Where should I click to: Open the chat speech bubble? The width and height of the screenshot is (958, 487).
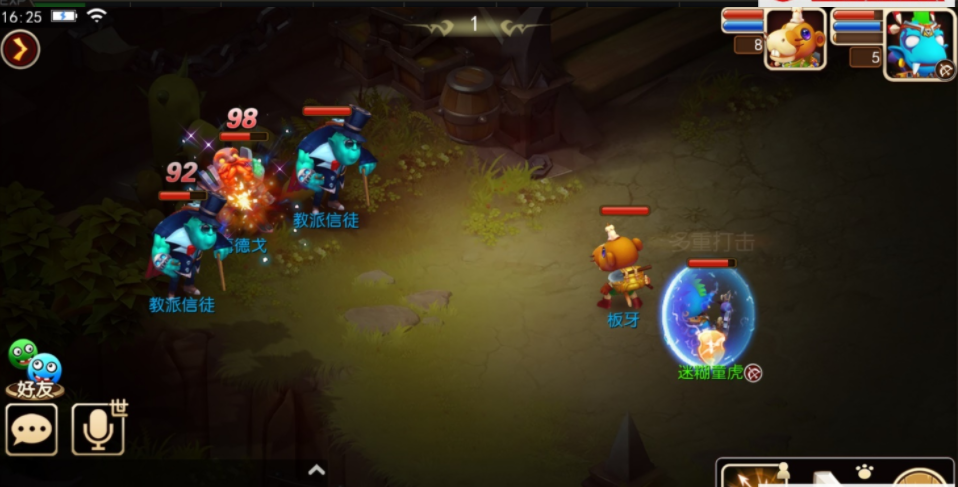pyautogui.click(x=31, y=429)
